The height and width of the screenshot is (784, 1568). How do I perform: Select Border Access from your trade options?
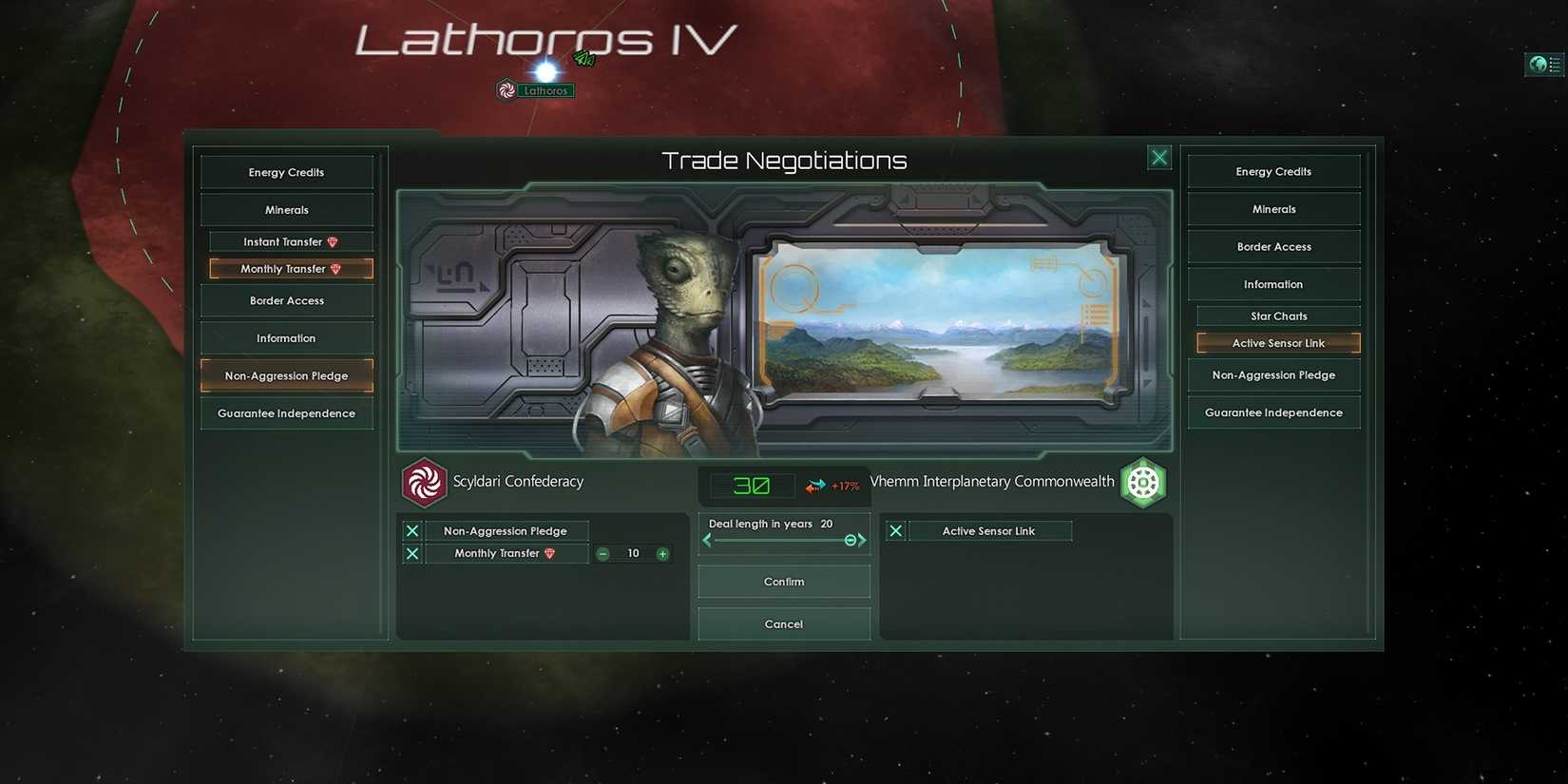287,300
